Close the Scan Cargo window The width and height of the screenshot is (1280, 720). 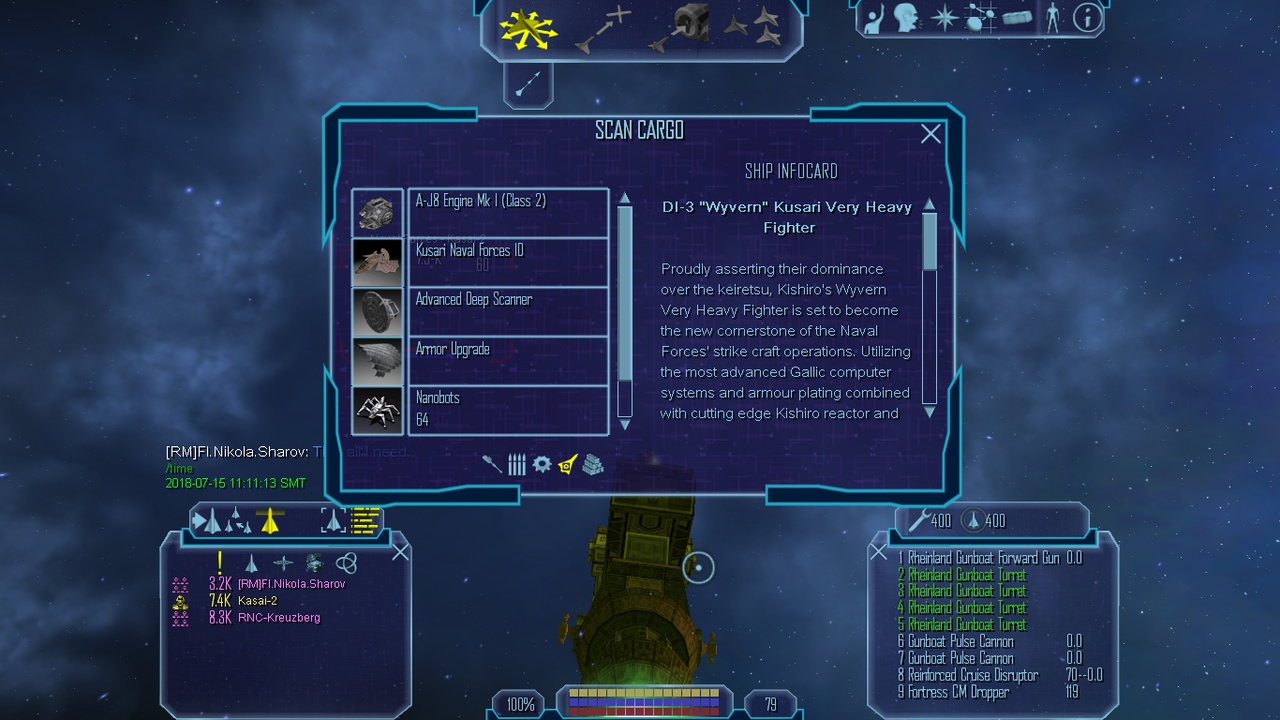point(931,134)
